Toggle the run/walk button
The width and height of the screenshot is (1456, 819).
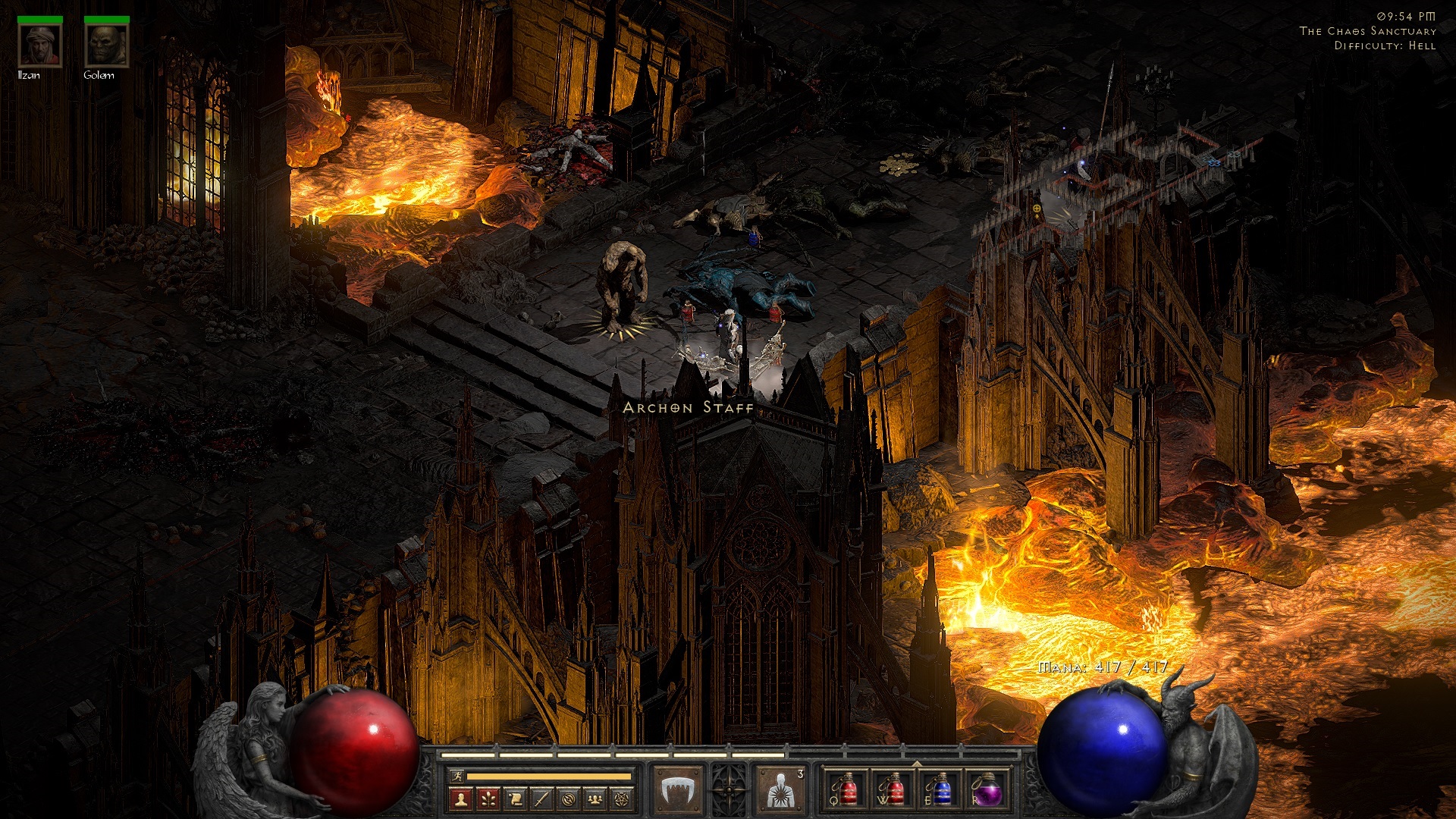457,776
